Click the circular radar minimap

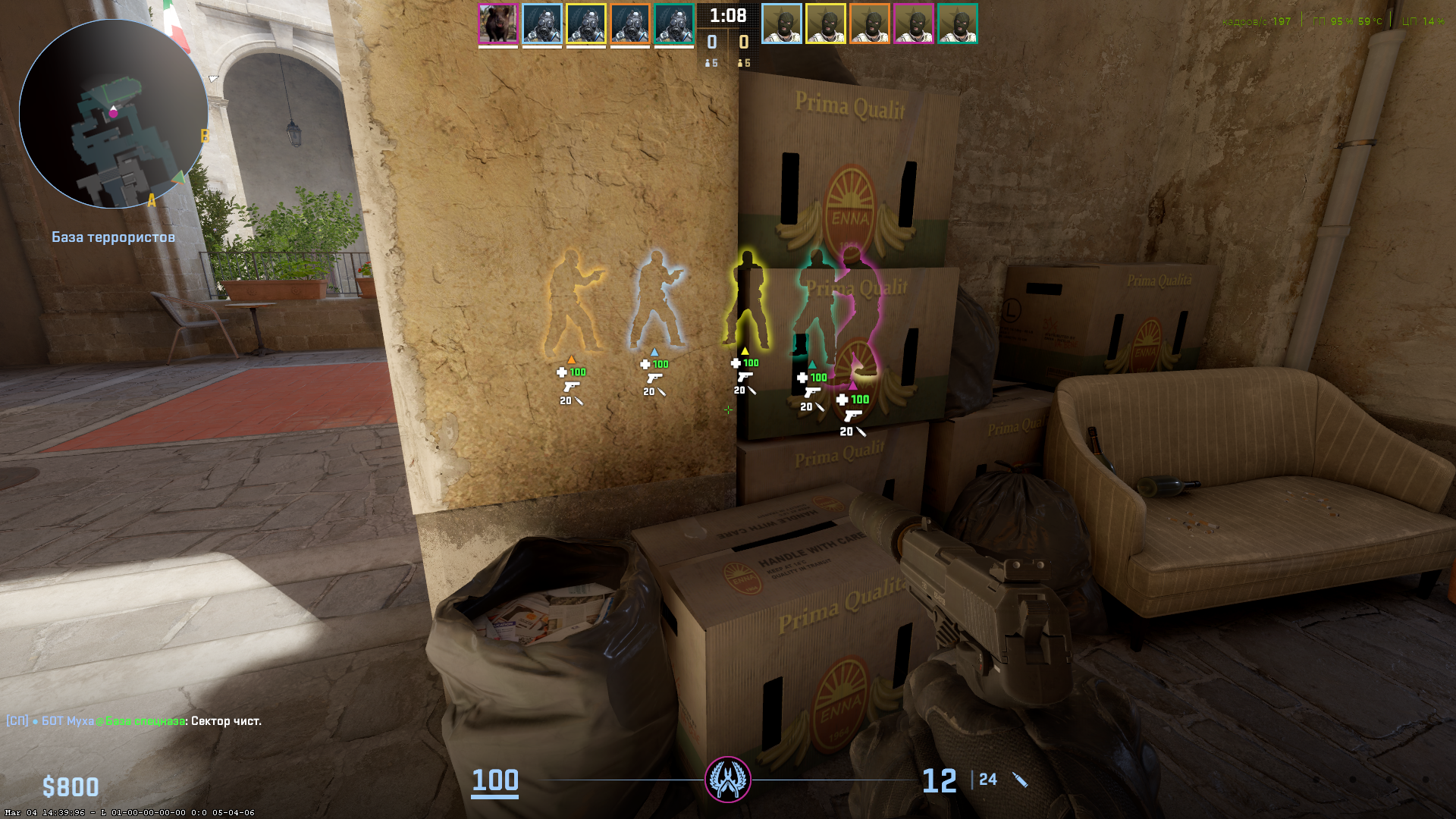[x=114, y=114]
